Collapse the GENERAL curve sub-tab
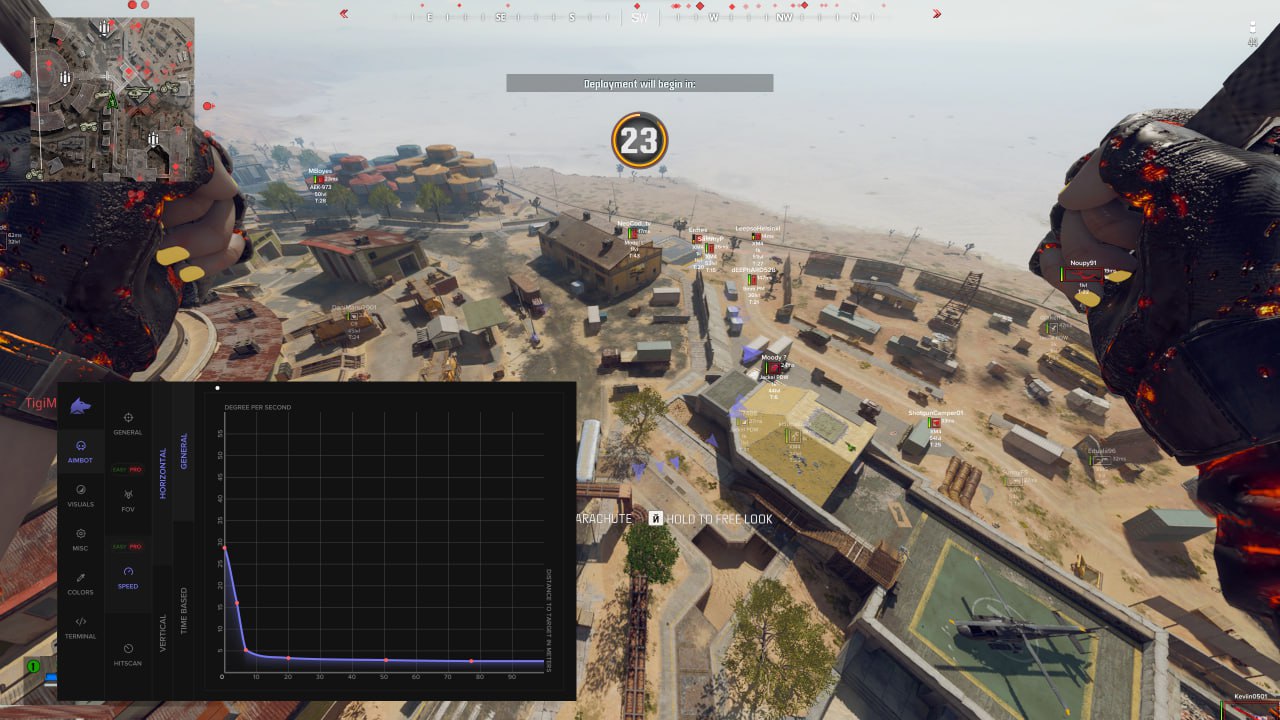Viewport: 1280px width, 720px height. (184, 451)
